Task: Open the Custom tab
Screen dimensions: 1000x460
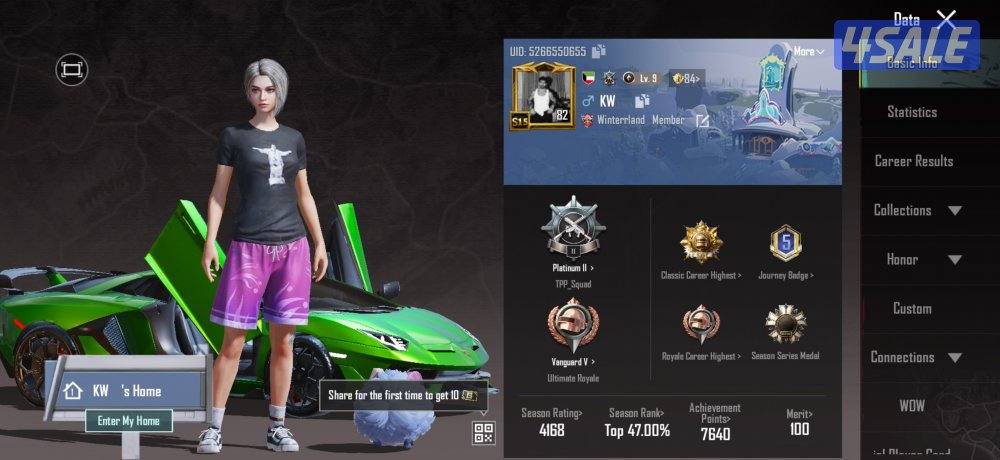Action: pos(912,308)
